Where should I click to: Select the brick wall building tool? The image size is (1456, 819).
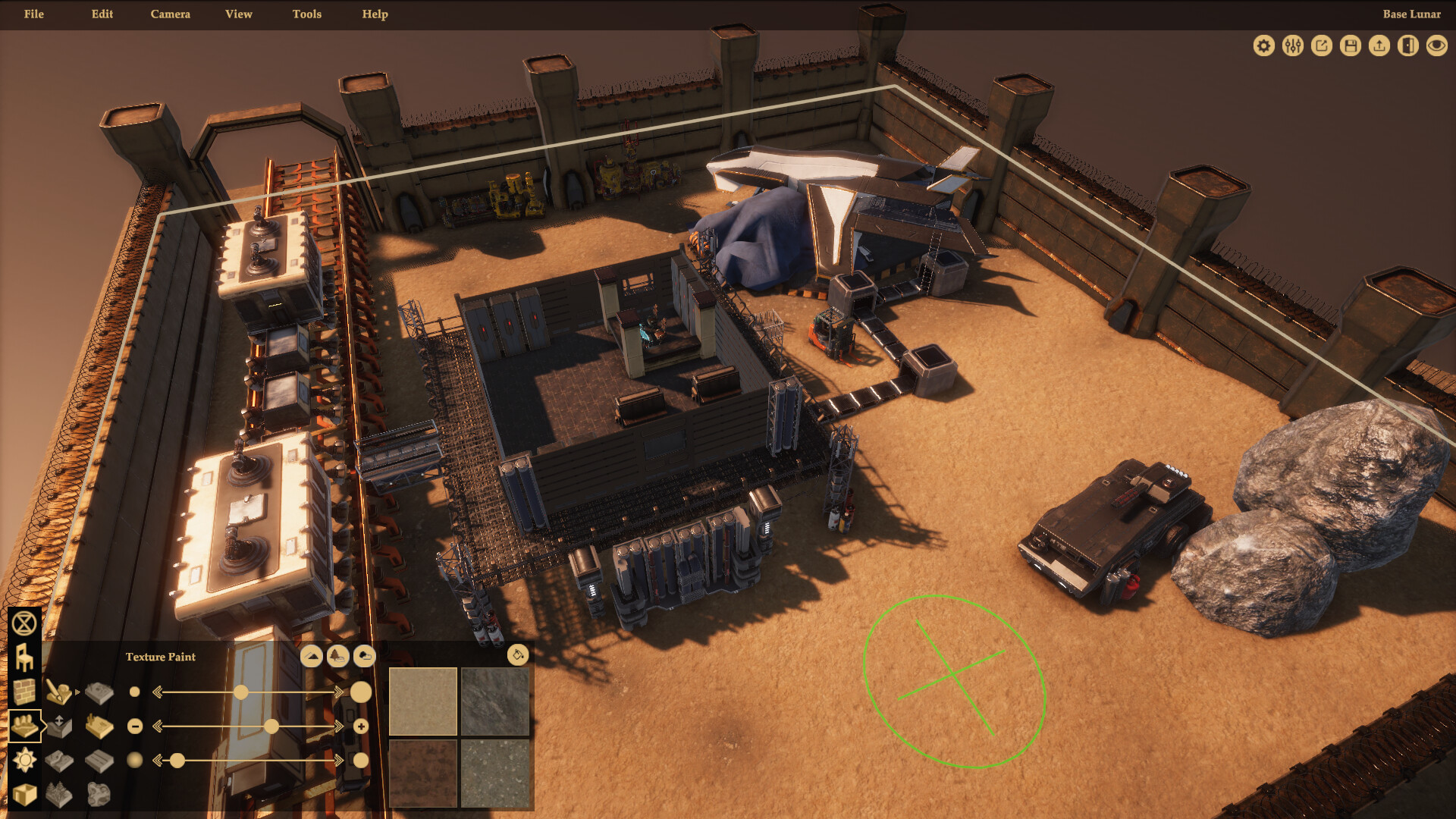click(24, 692)
